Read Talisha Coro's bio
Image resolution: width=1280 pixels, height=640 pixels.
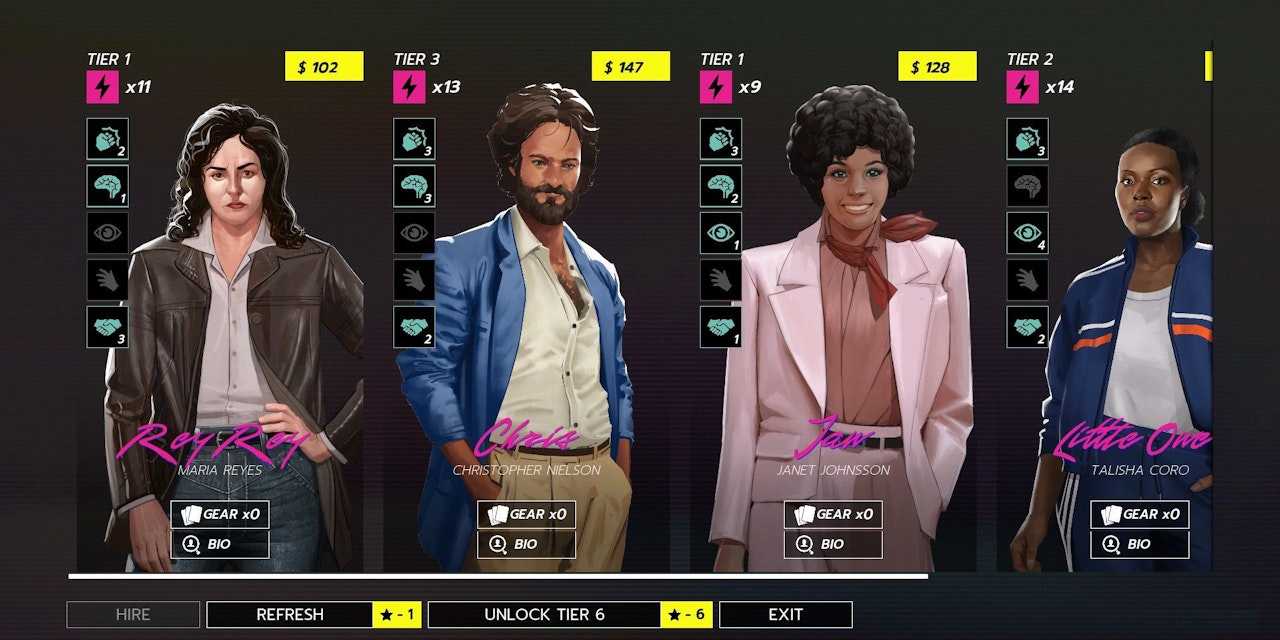[1139, 545]
